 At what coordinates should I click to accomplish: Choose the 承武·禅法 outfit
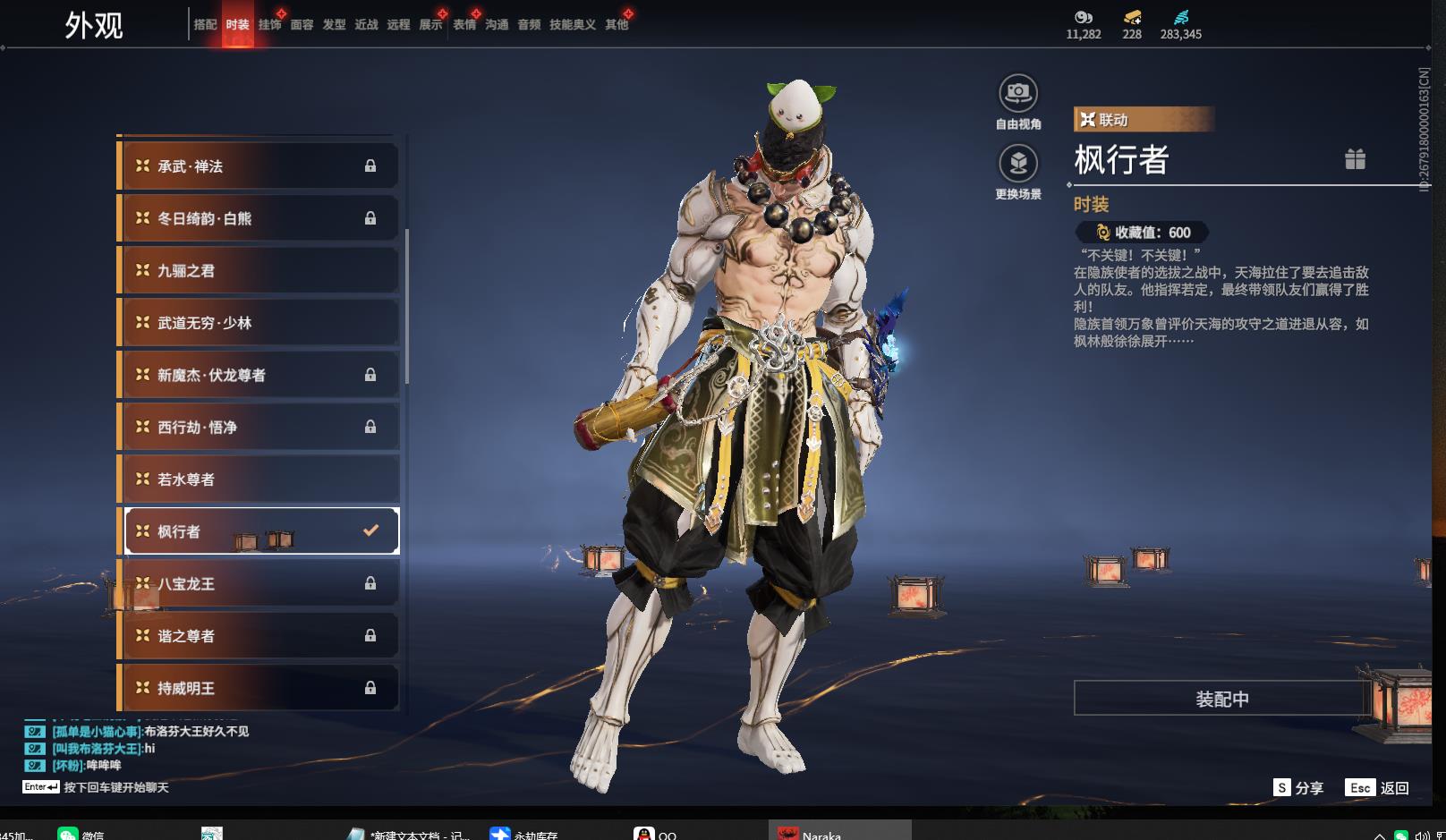pos(259,166)
